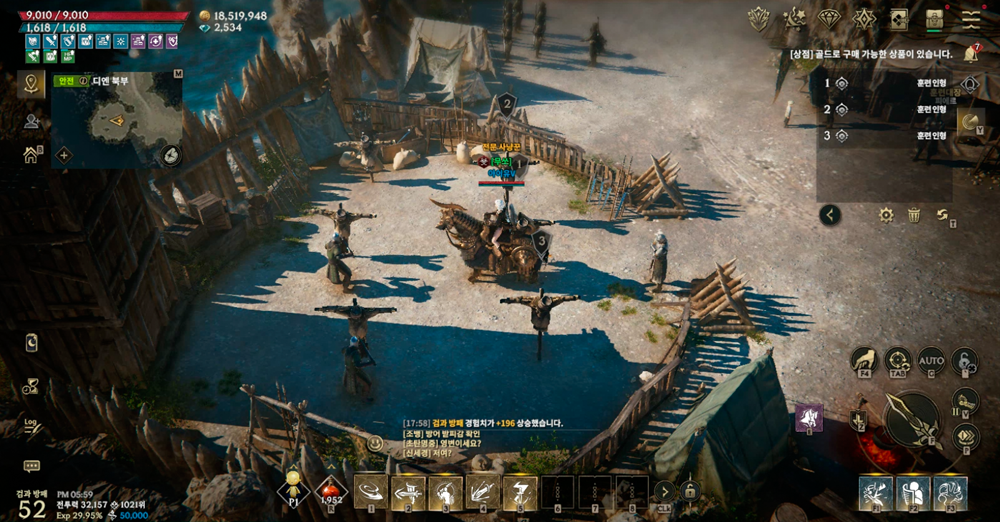This screenshot has height=522, width=1000.
Task: Open the hamburger main menu
Action: 971,18
